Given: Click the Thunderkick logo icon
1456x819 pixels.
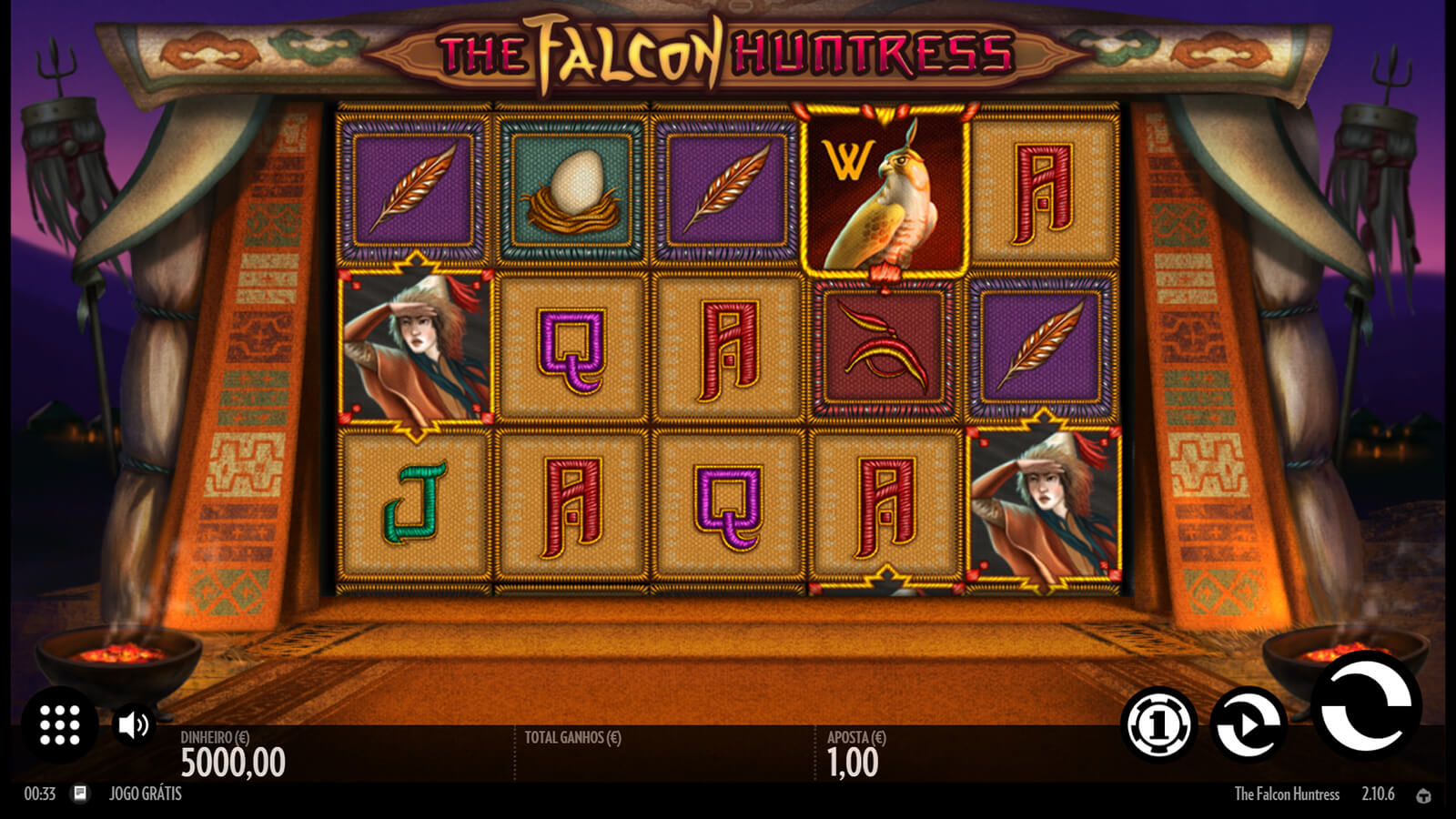Looking at the screenshot, I should coord(1424,795).
